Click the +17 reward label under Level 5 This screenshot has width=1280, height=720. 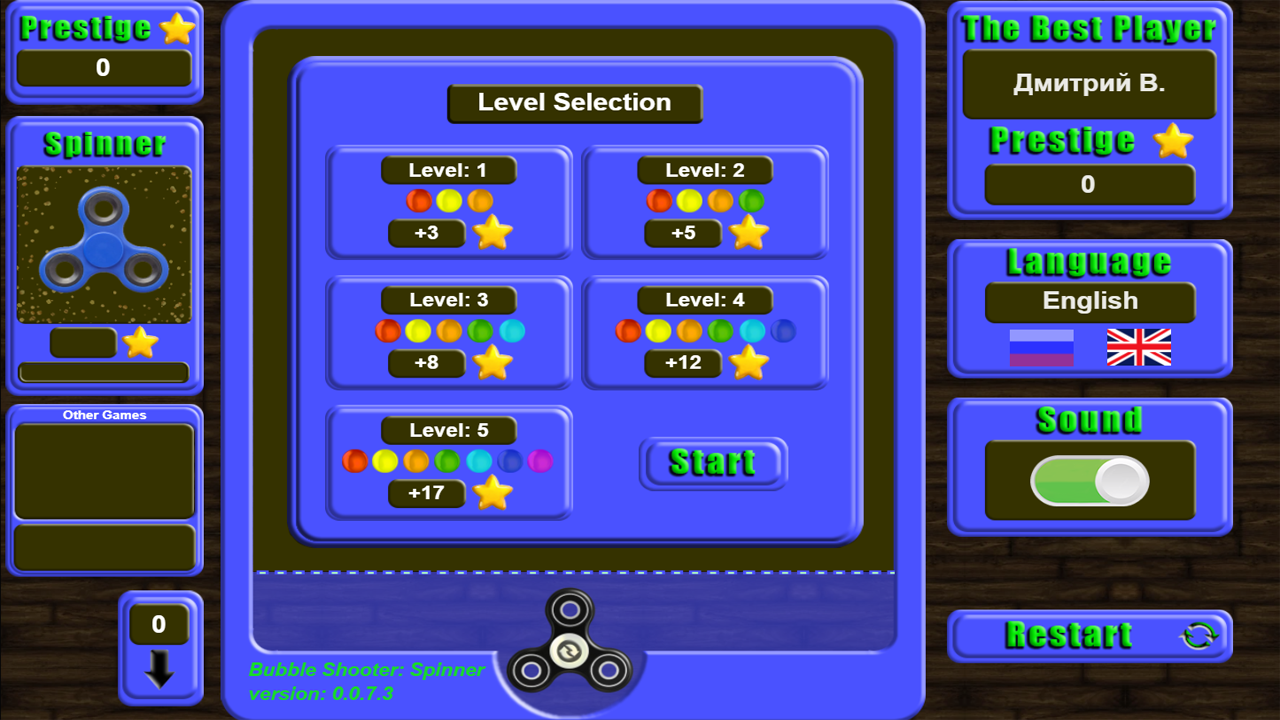click(427, 493)
